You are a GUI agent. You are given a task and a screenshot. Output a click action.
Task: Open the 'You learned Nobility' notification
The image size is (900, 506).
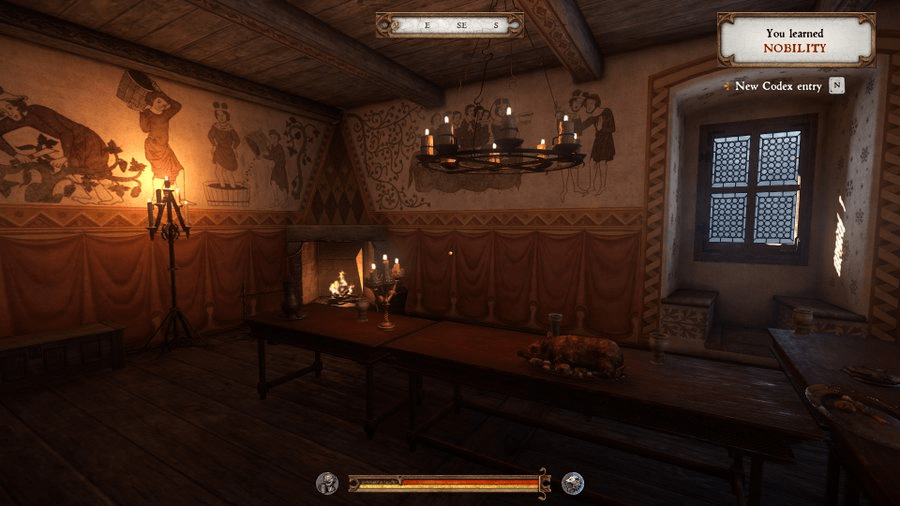796,40
